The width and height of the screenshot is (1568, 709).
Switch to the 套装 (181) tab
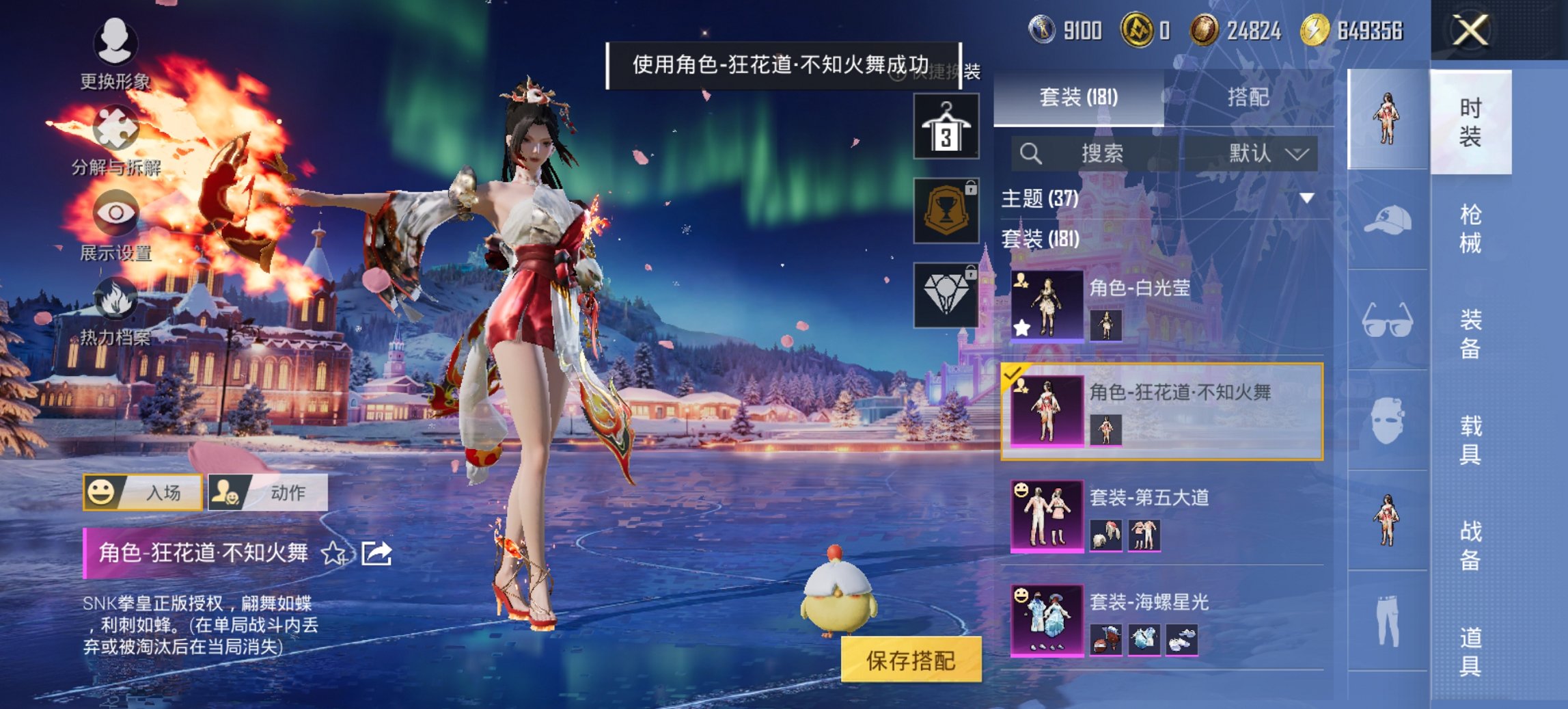(x=1078, y=97)
